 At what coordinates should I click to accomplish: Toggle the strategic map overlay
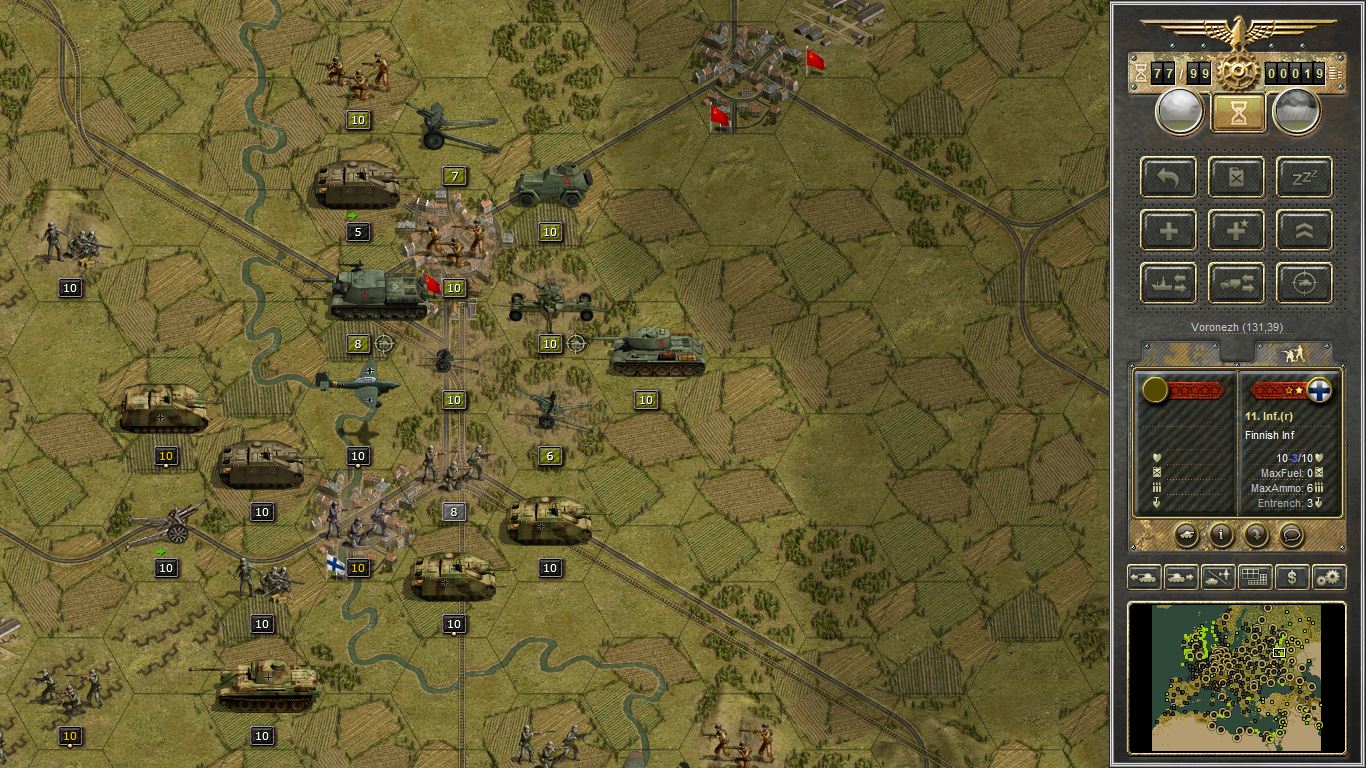tap(1255, 577)
